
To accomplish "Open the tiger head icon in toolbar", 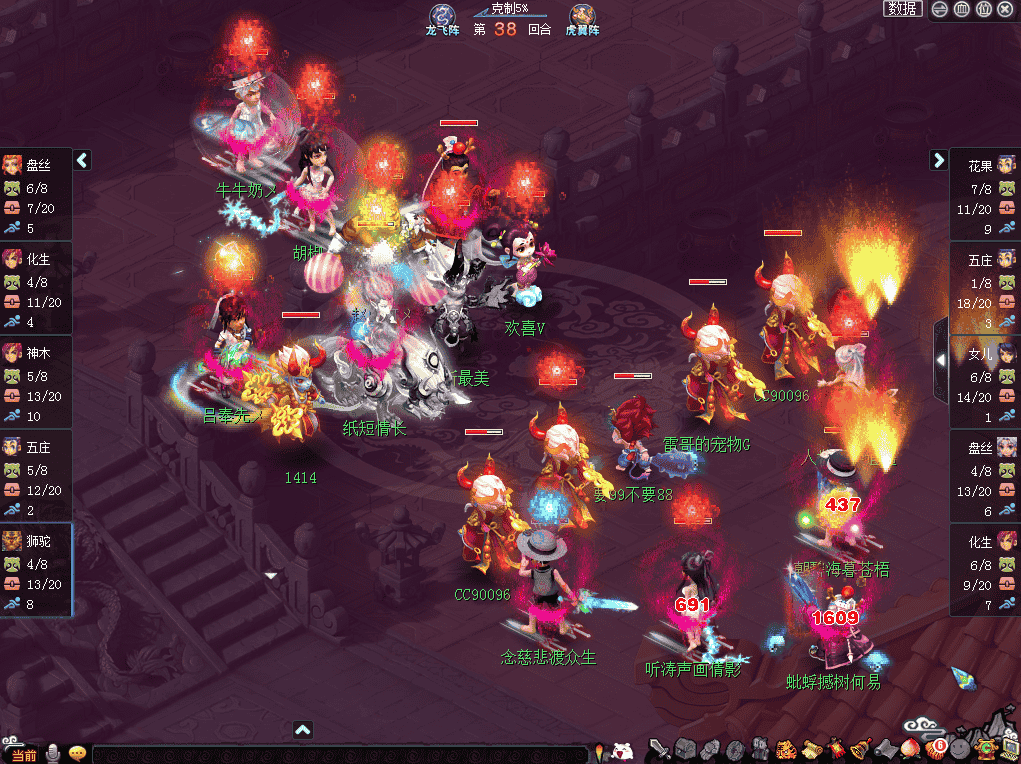I will point(785,748).
